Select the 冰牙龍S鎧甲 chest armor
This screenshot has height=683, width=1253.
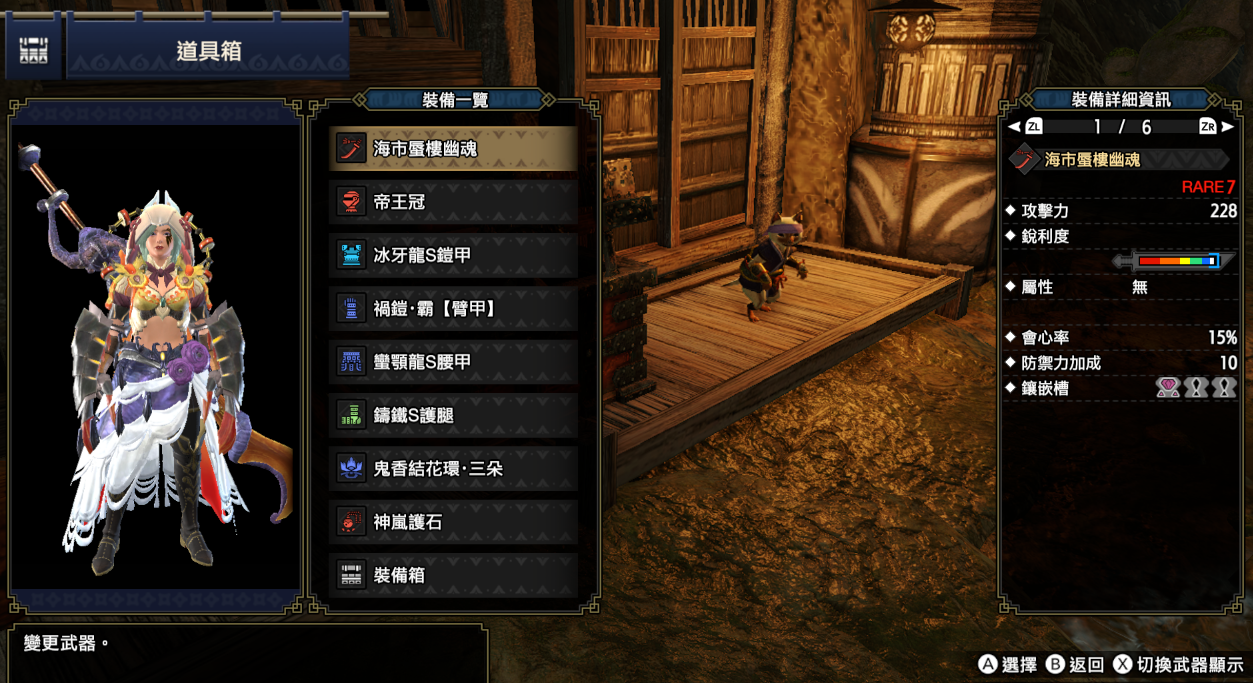point(454,255)
